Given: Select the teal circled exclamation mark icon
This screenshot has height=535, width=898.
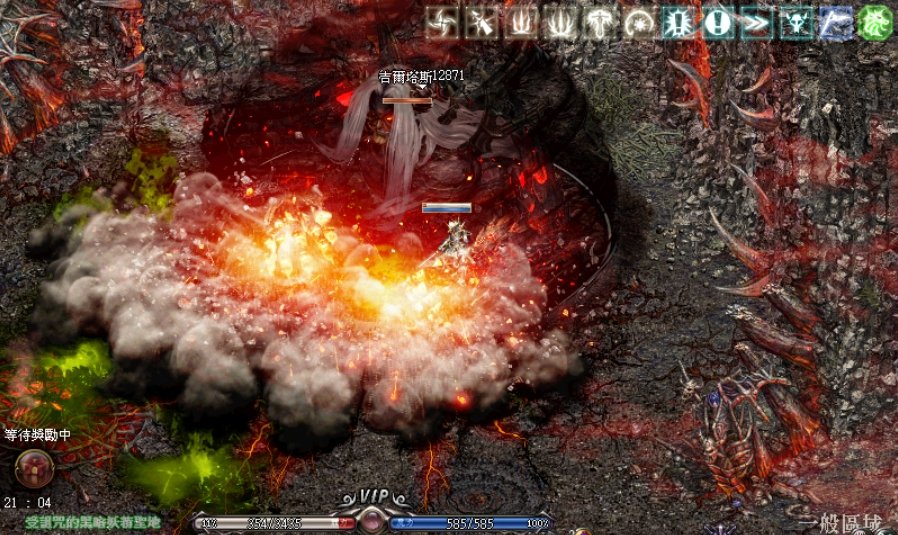Looking at the screenshot, I should (x=717, y=22).
